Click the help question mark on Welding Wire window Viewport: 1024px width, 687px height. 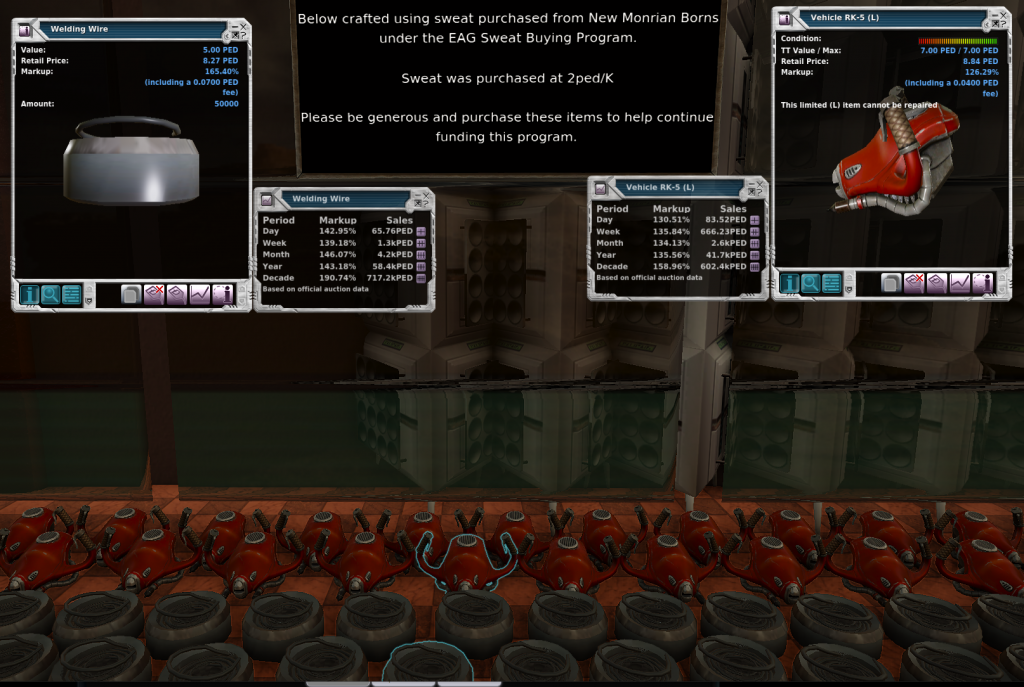click(x=243, y=36)
